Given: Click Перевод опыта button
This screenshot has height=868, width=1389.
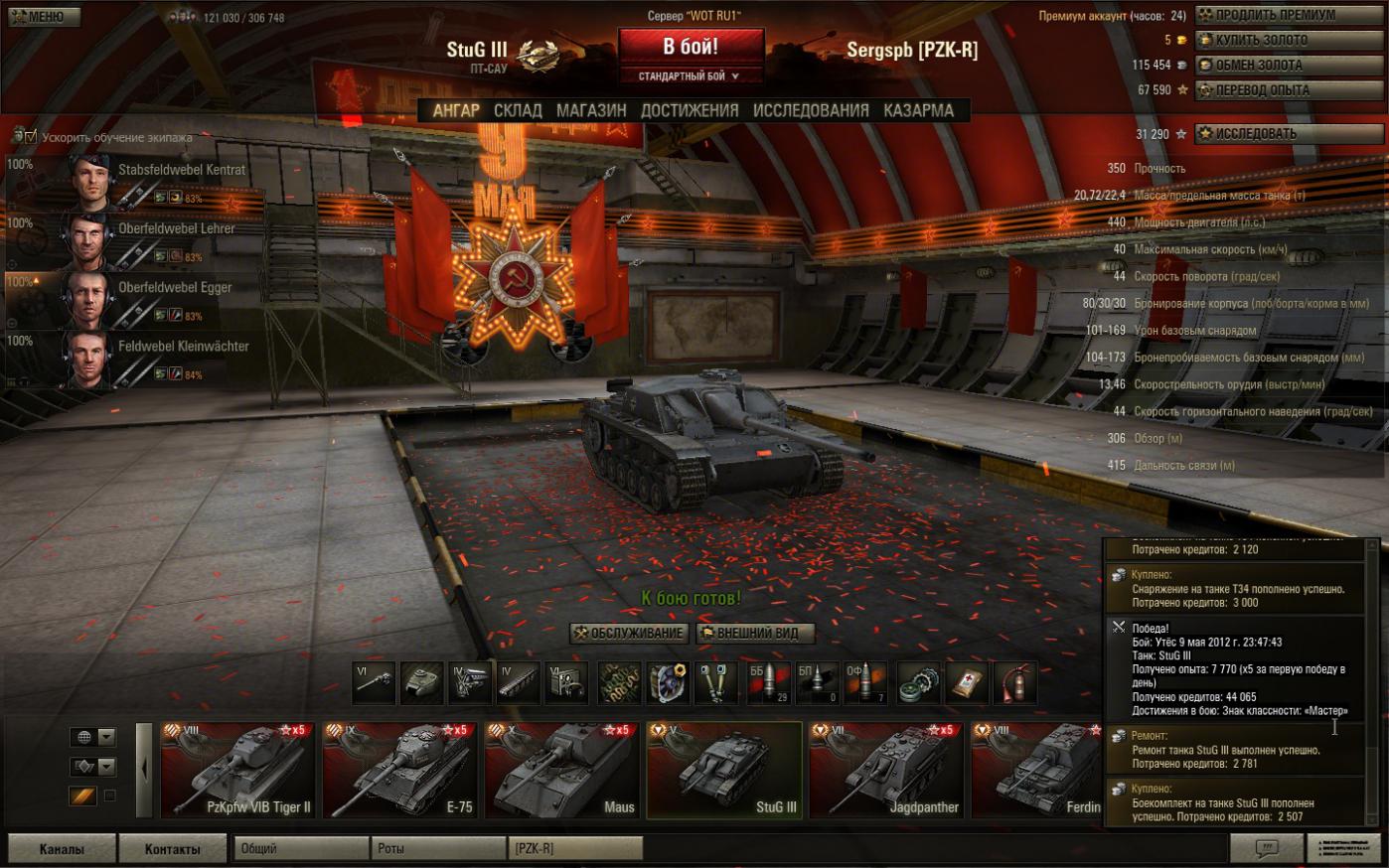Looking at the screenshot, I should (x=1289, y=89).
